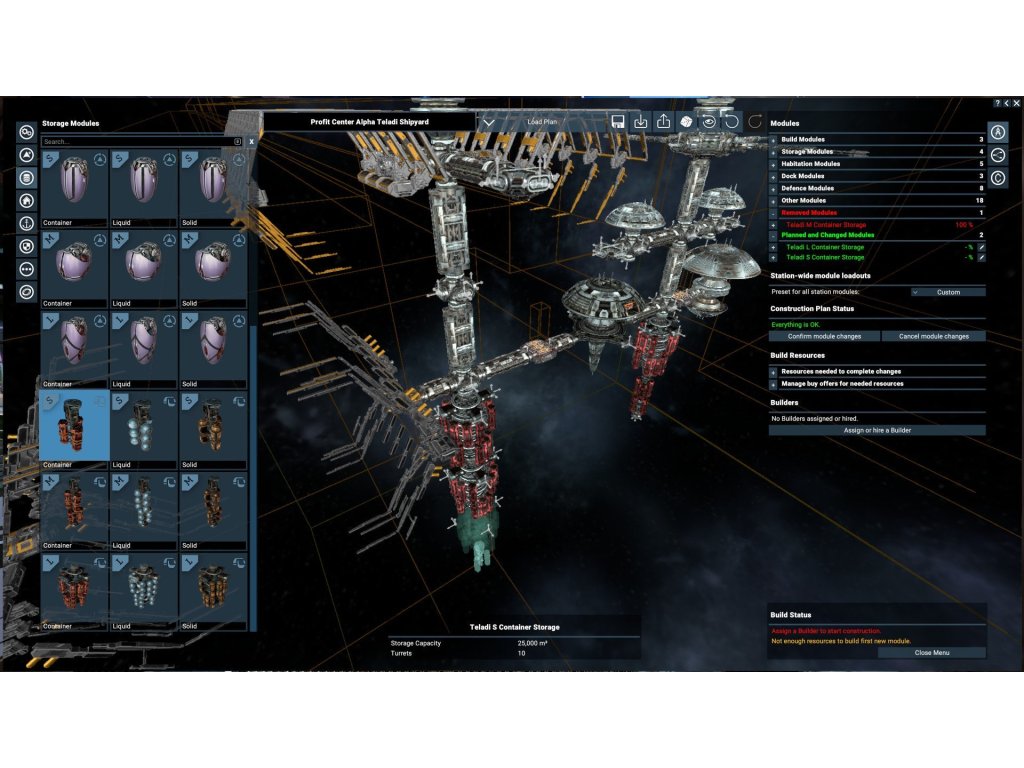Expand resources needed to complete changes
This screenshot has height=768, width=1024.
pos(773,372)
